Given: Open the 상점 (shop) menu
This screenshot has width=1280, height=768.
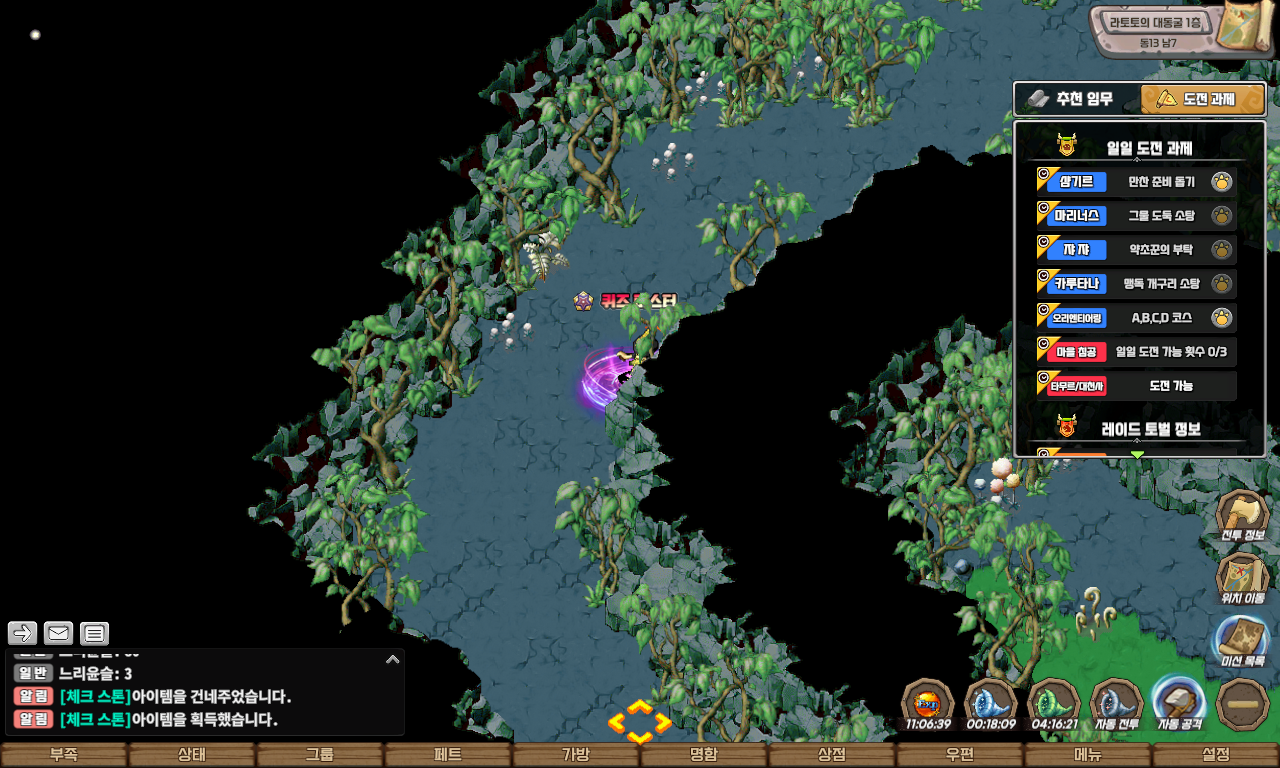Looking at the screenshot, I should point(832,755).
